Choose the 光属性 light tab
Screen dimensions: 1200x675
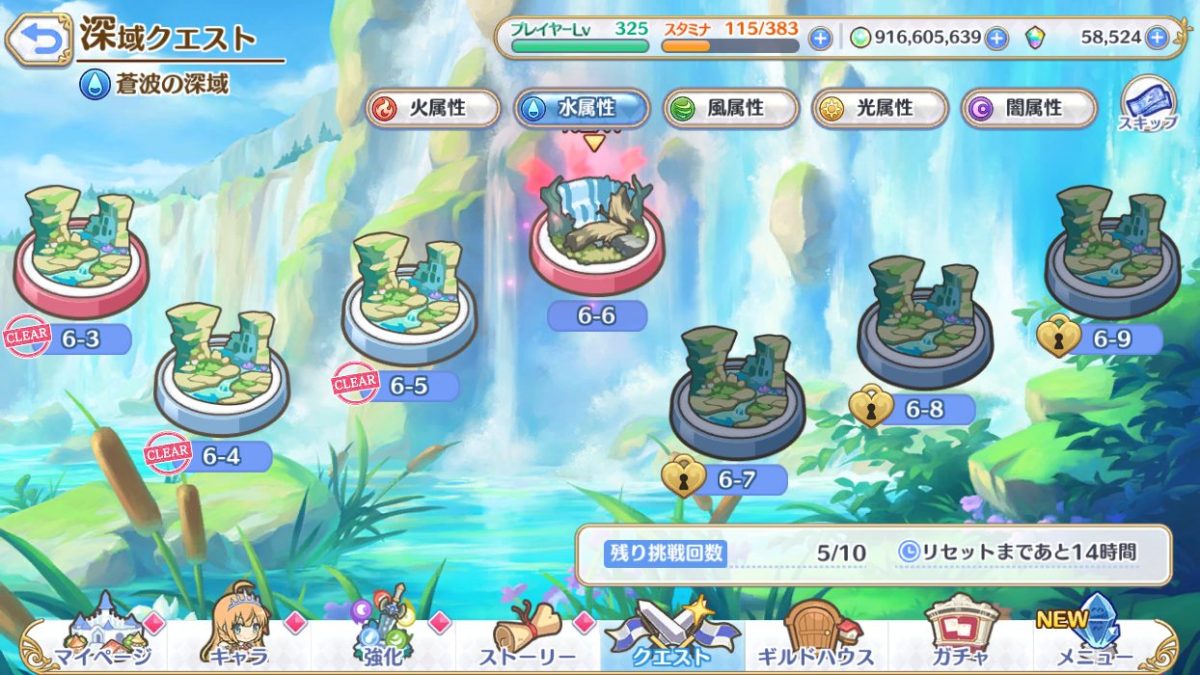880,108
